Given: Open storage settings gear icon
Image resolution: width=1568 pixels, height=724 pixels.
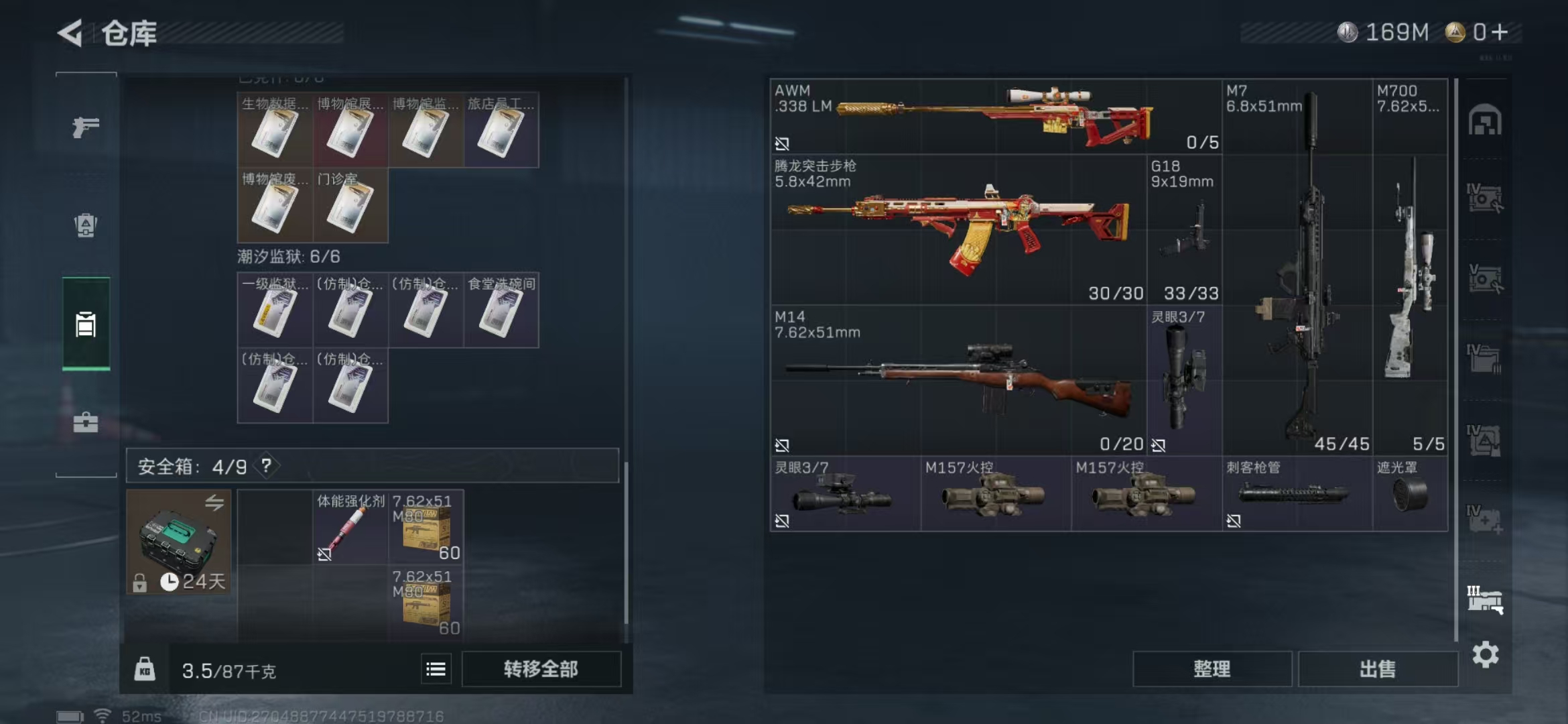Looking at the screenshot, I should click(x=1485, y=654).
